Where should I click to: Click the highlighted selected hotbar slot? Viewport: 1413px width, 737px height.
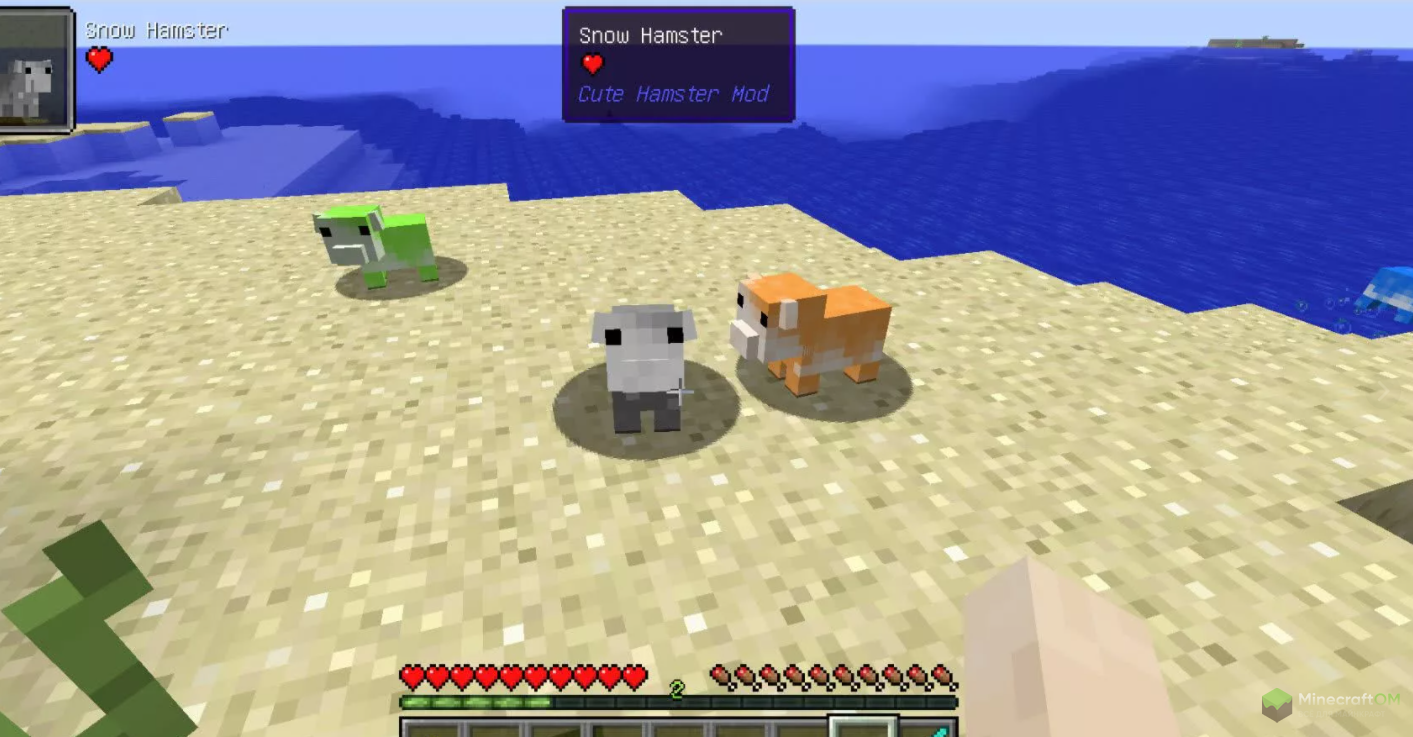click(x=863, y=727)
